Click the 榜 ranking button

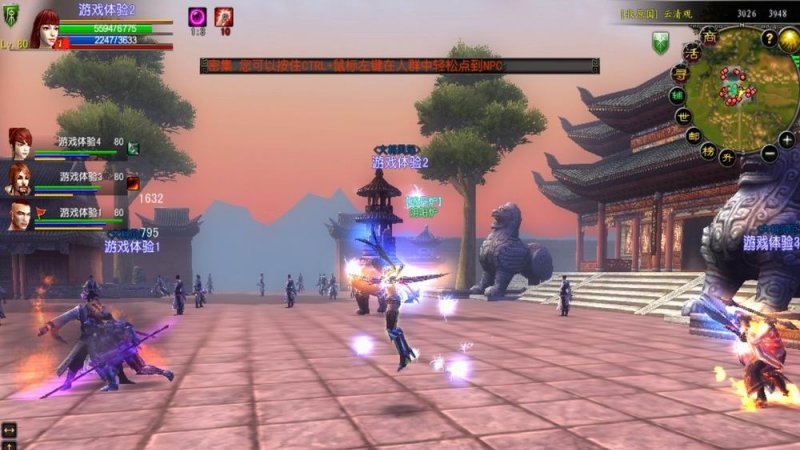pyautogui.click(x=708, y=151)
